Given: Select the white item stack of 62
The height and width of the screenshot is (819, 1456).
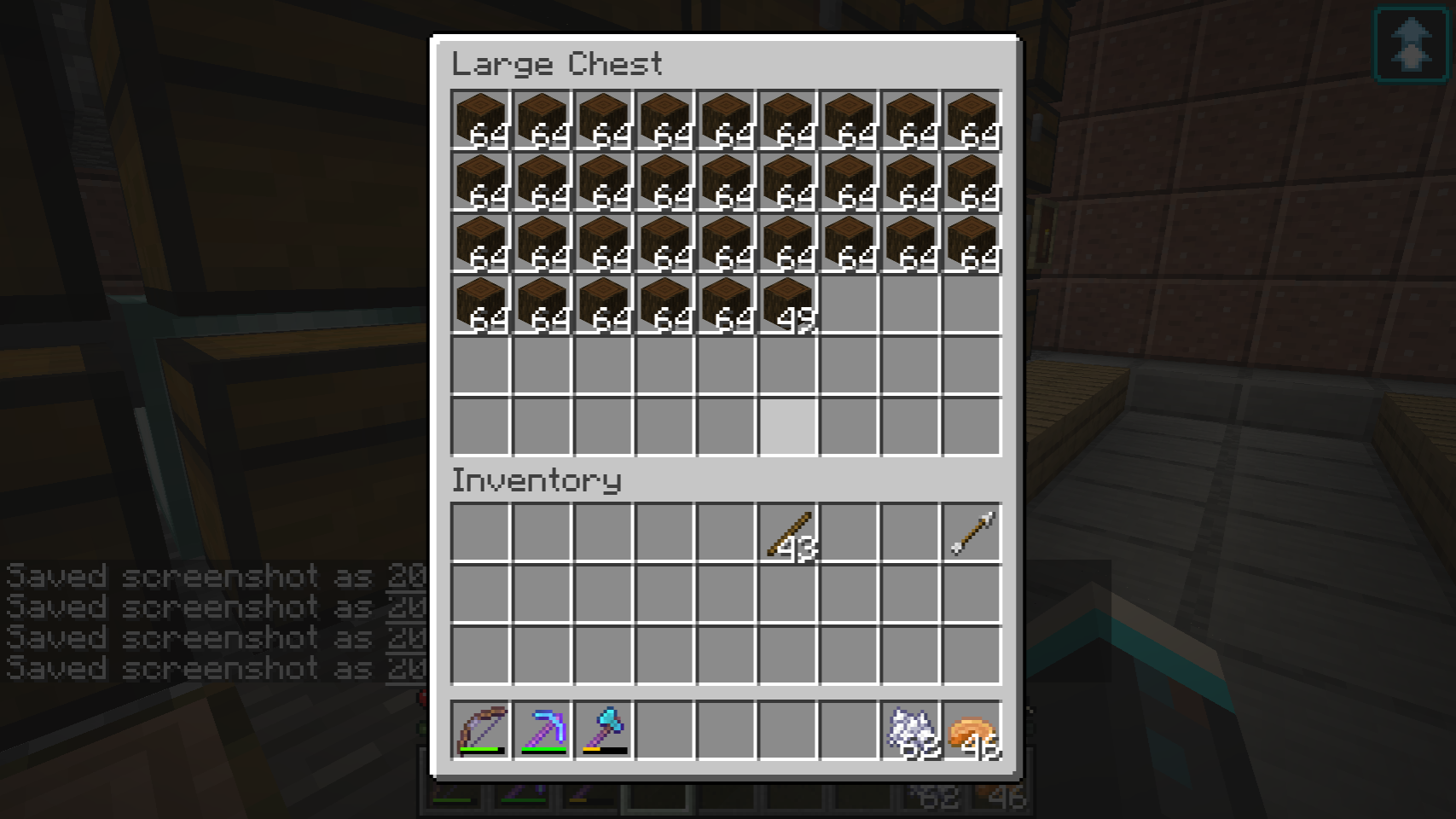Looking at the screenshot, I should 911,730.
